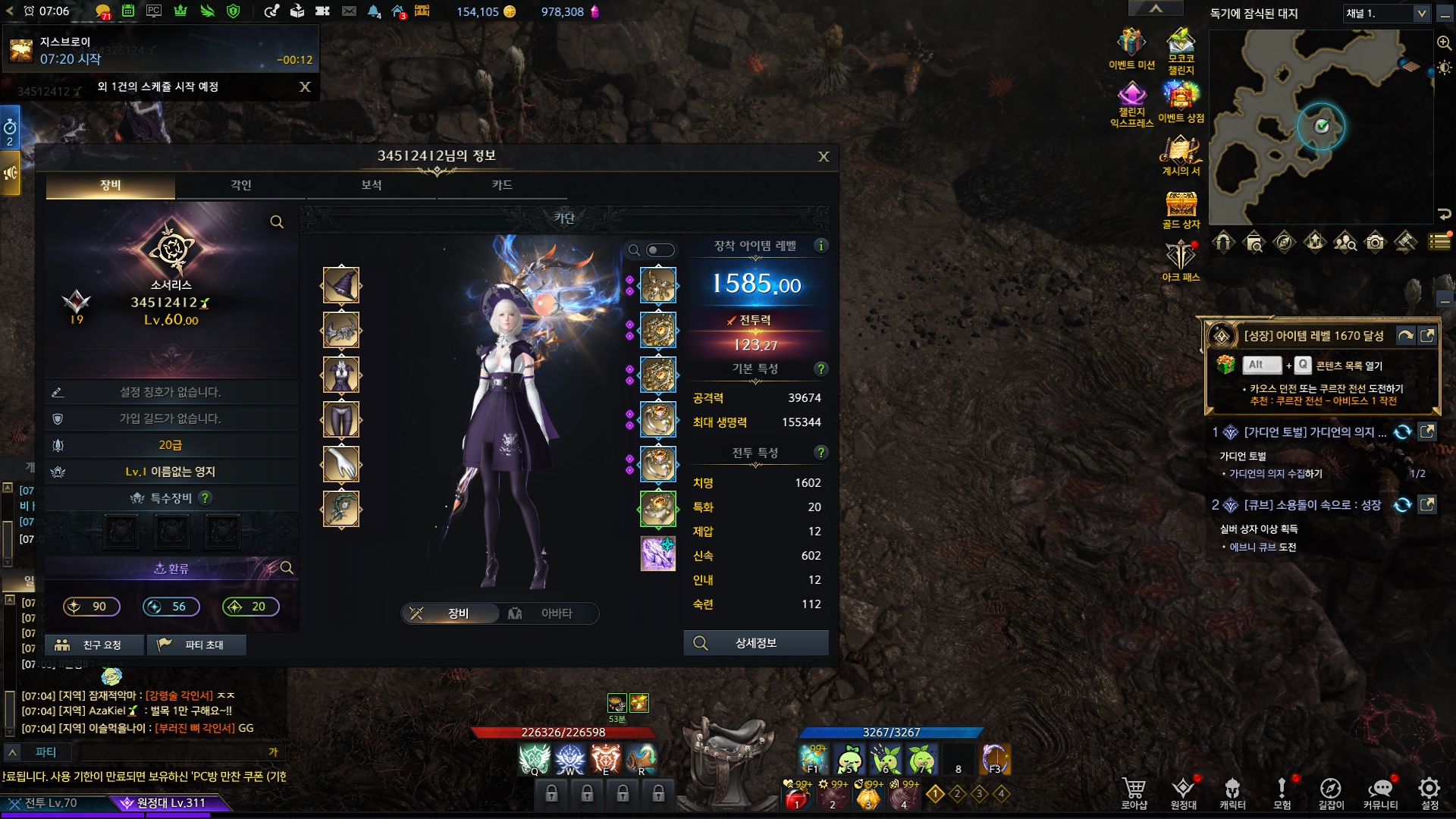Open the 아크 패스 menu
Screen dimensions: 1456x819
click(1181, 262)
